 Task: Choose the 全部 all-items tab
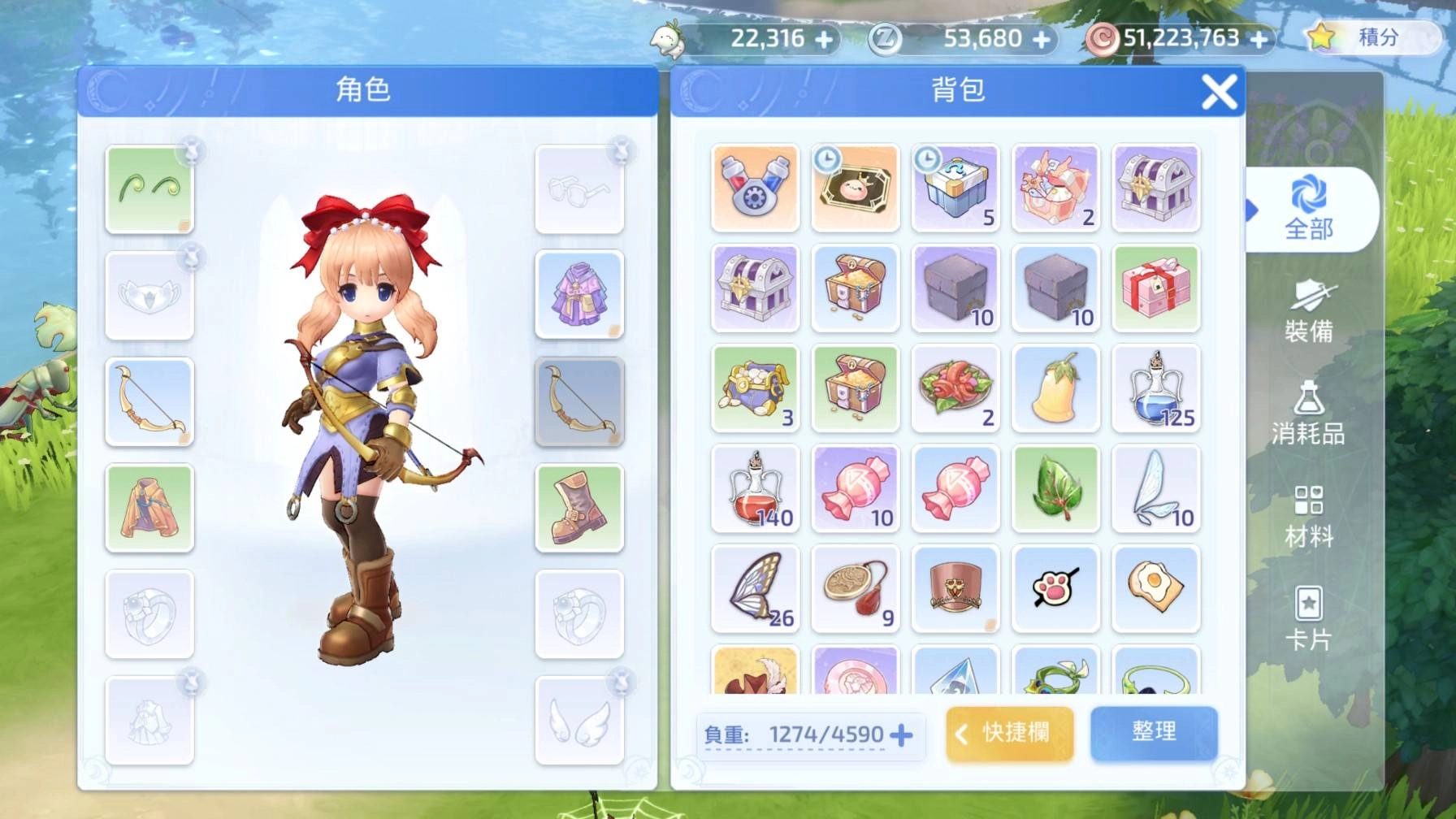(1308, 209)
